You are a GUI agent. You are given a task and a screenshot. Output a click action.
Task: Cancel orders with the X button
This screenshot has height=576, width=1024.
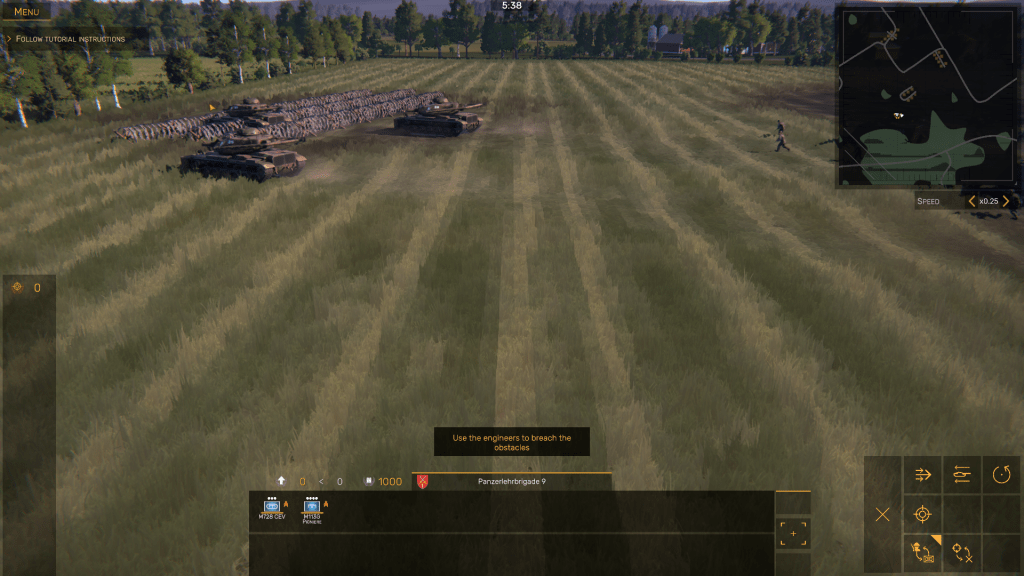pos(882,514)
